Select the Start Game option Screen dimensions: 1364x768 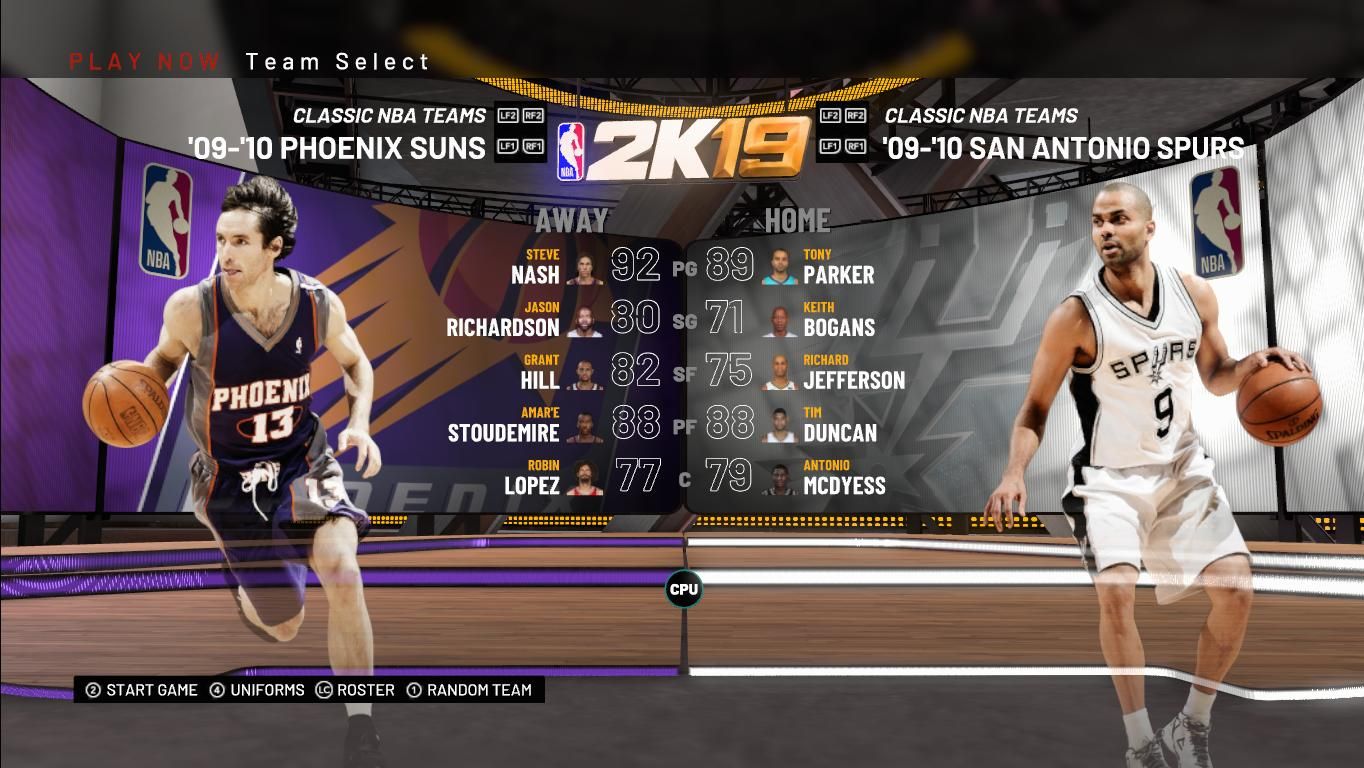point(141,690)
